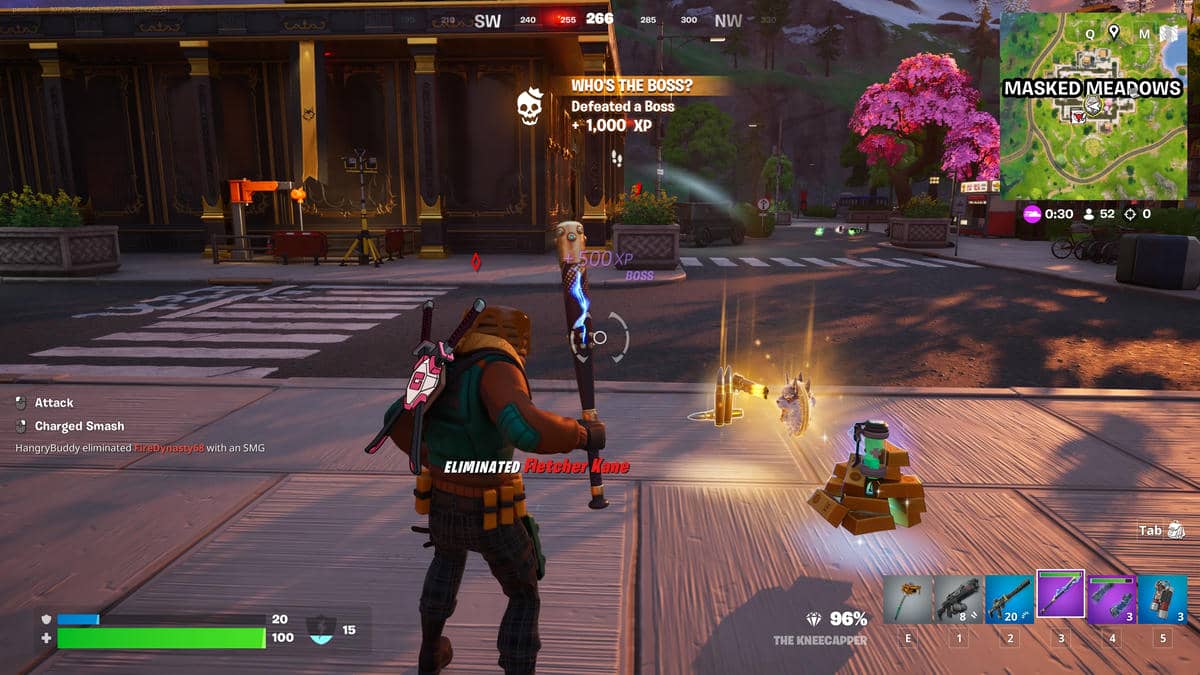Open the Masked Meadows minimap
Image resolution: width=1200 pixels, height=675 pixels.
pyautogui.click(x=1092, y=105)
